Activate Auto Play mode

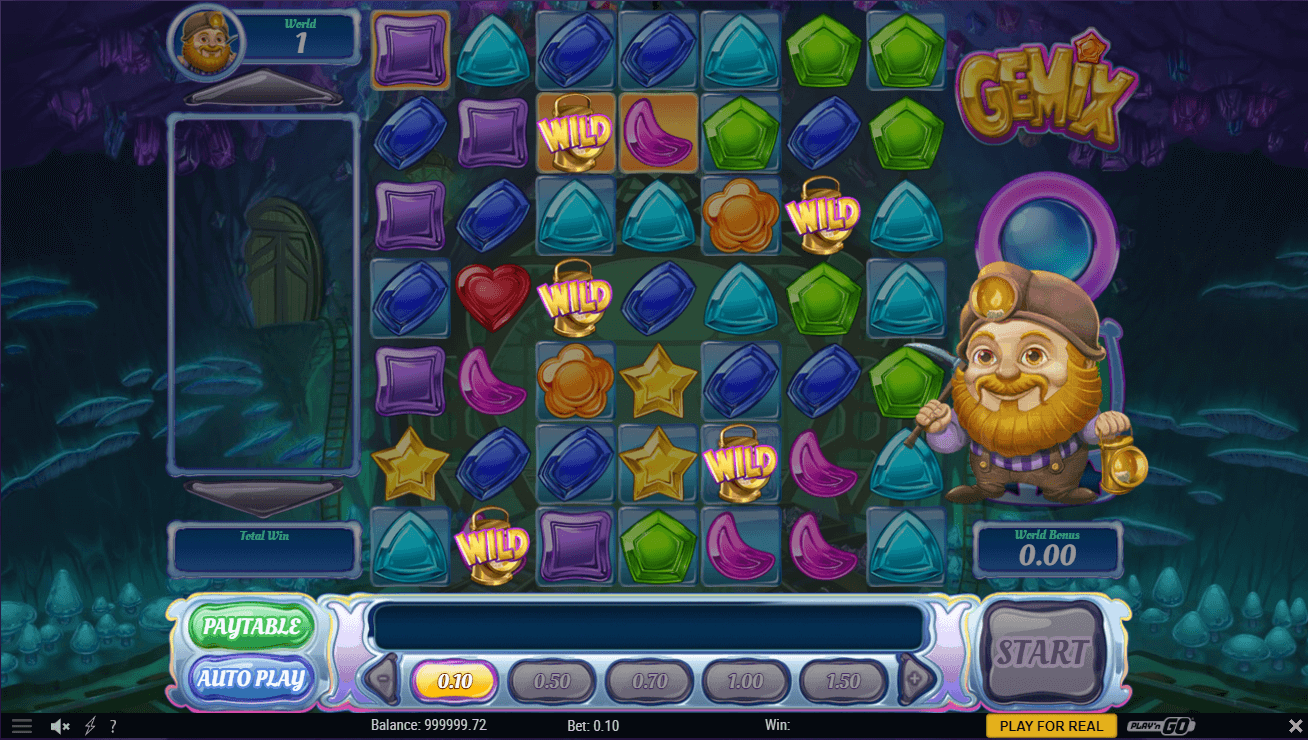pos(251,679)
